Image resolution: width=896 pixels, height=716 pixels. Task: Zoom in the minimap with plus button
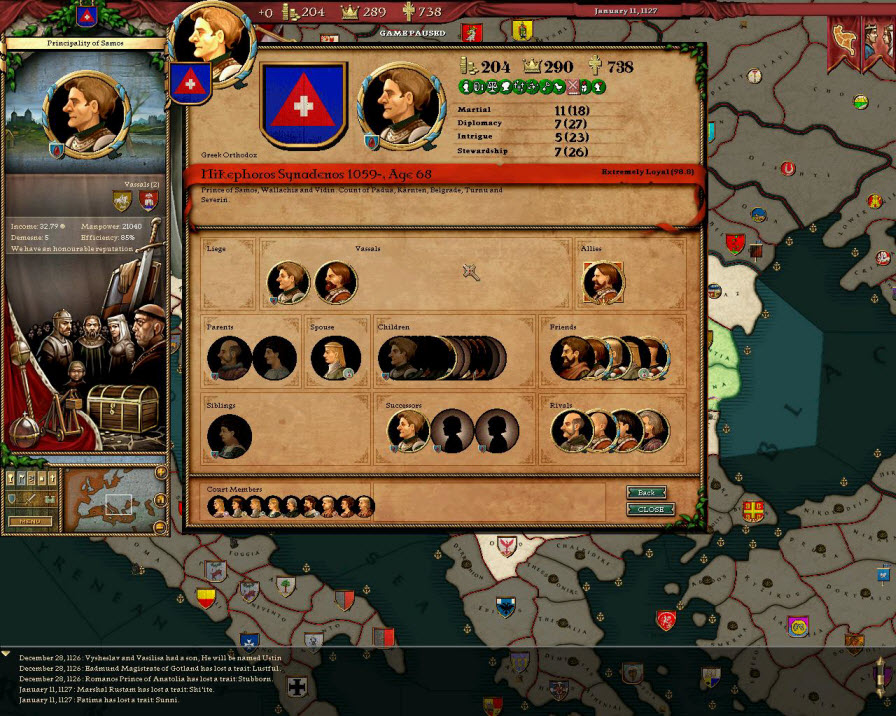(160, 472)
